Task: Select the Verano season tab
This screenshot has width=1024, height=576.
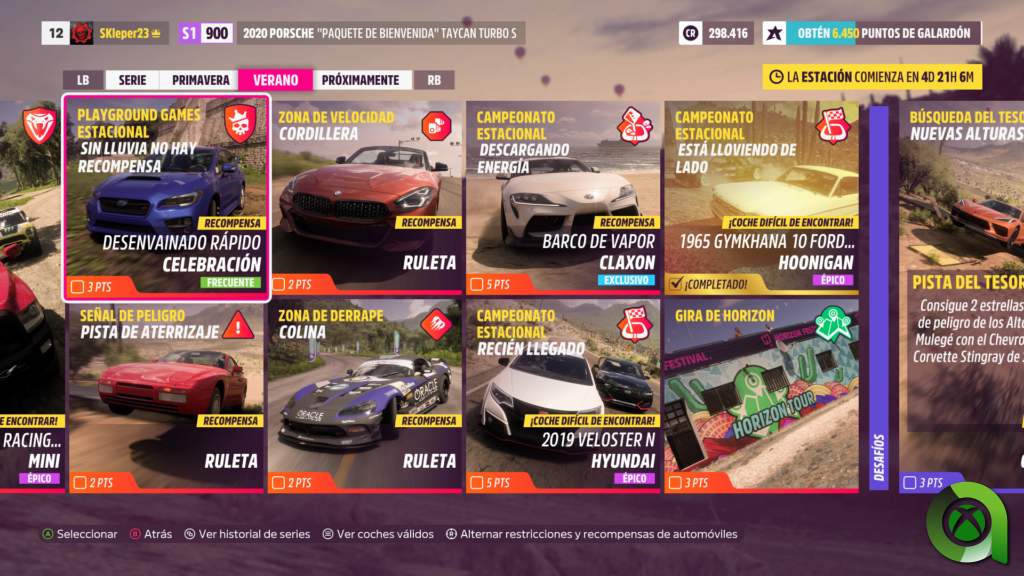Action: (x=275, y=80)
